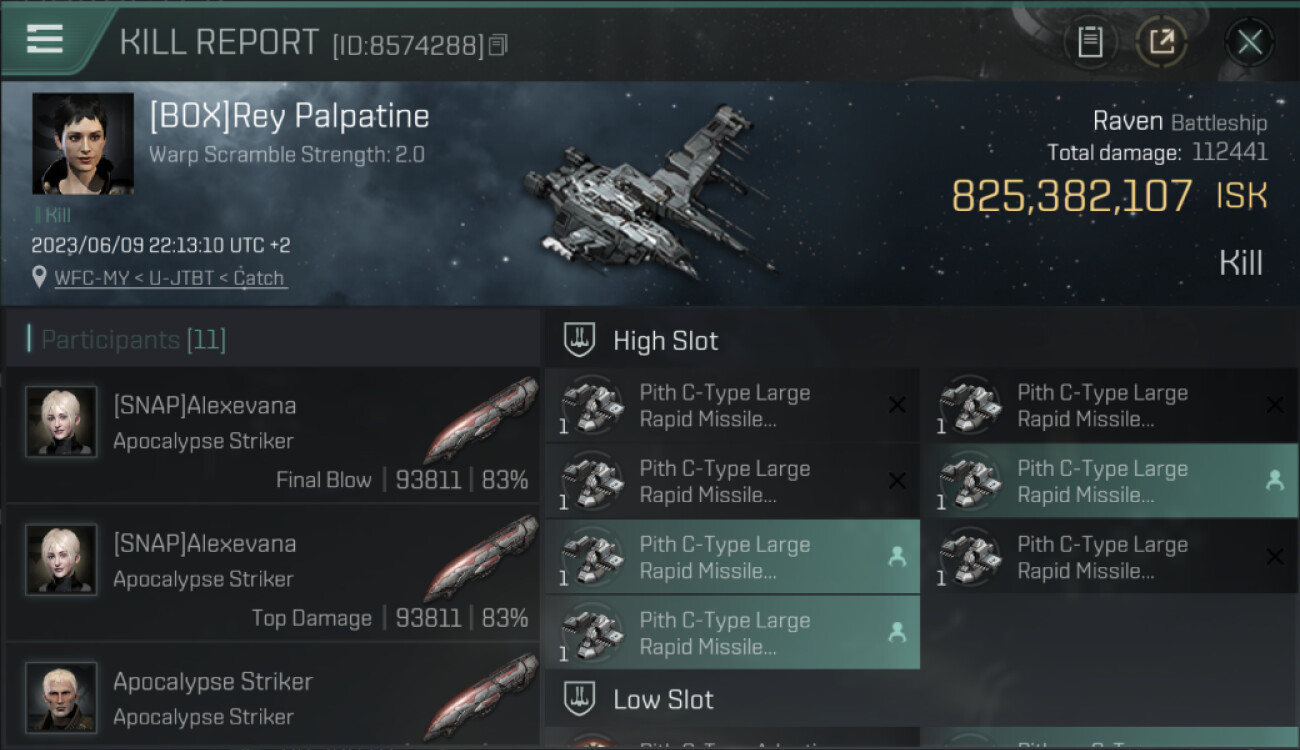Screen dimensions: 1300x750
Task: Open the clipboard notes icon
Action: [1090, 42]
